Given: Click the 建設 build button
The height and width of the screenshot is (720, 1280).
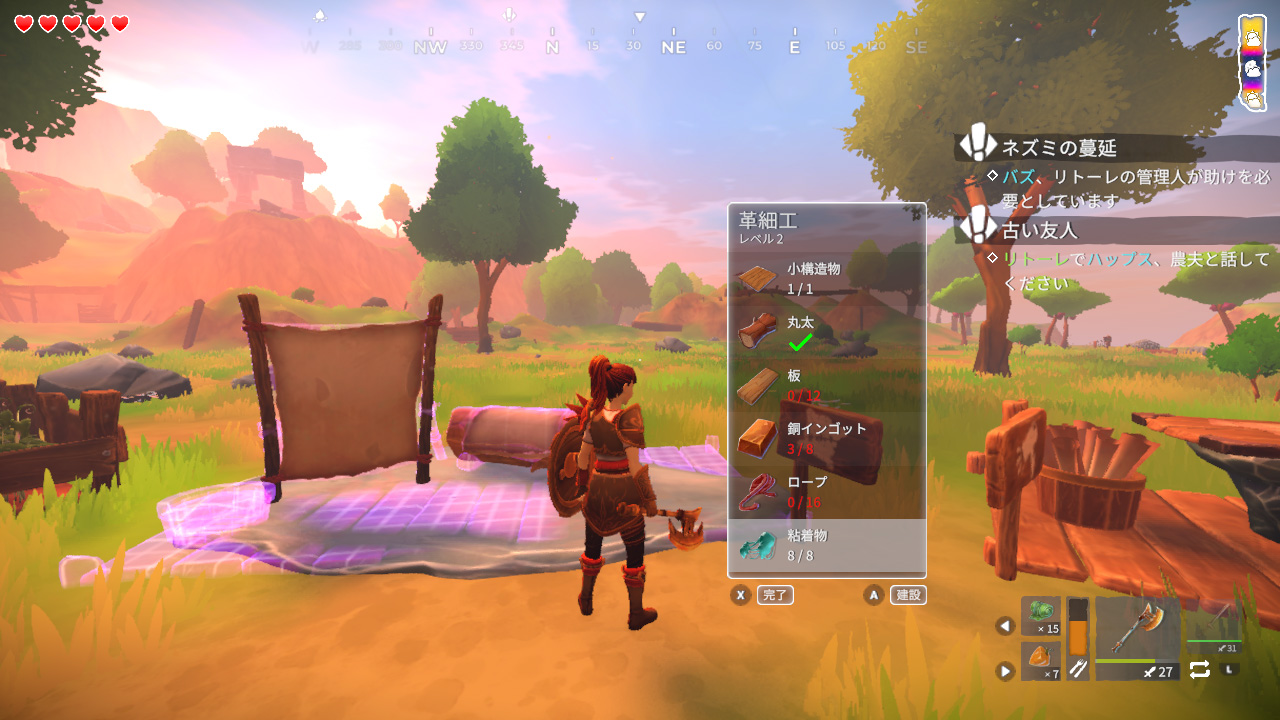Looking at the screenshot, I should tap(908, 595).
